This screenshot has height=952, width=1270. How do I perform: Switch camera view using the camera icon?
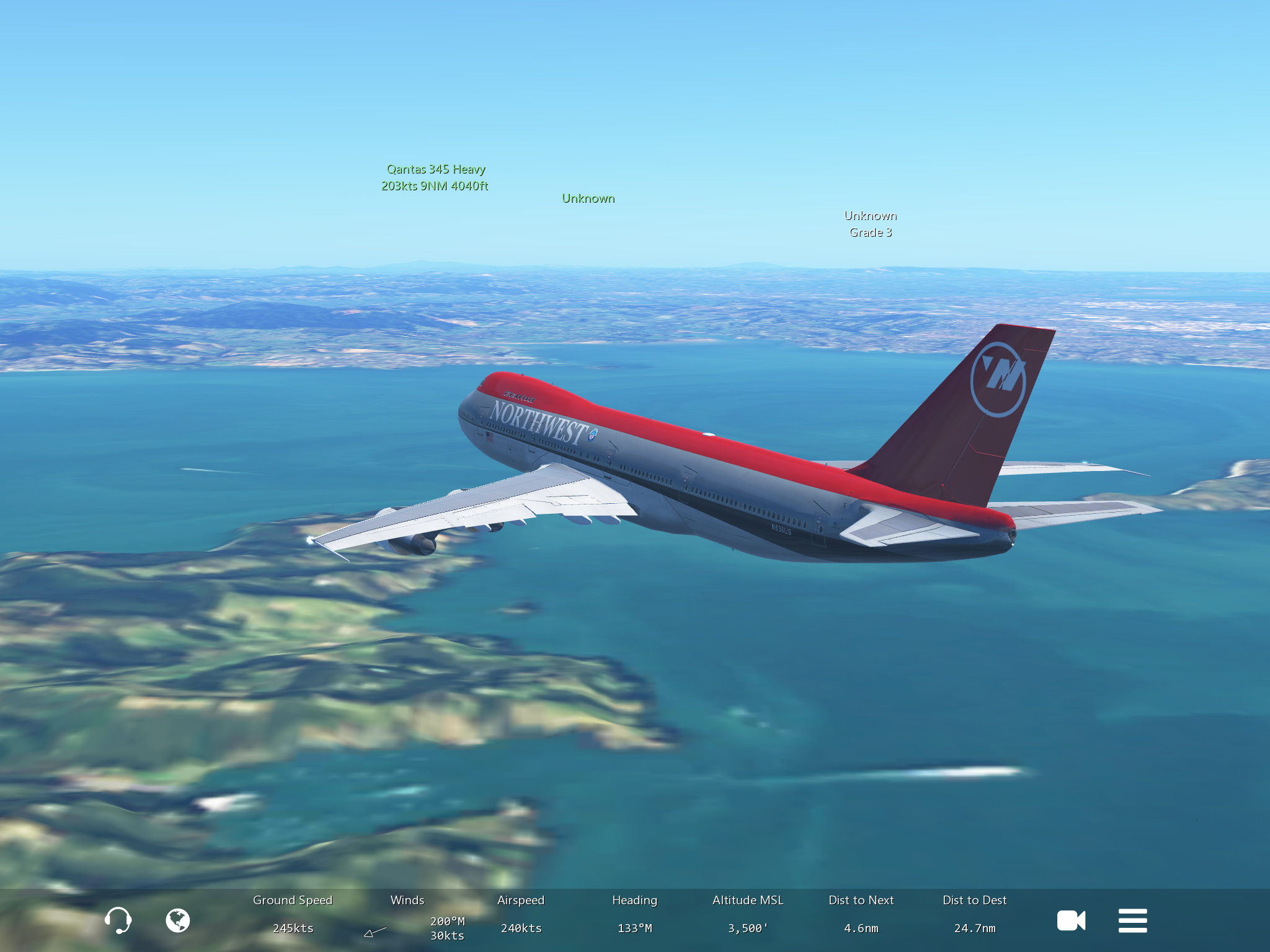coord(1071,920)
